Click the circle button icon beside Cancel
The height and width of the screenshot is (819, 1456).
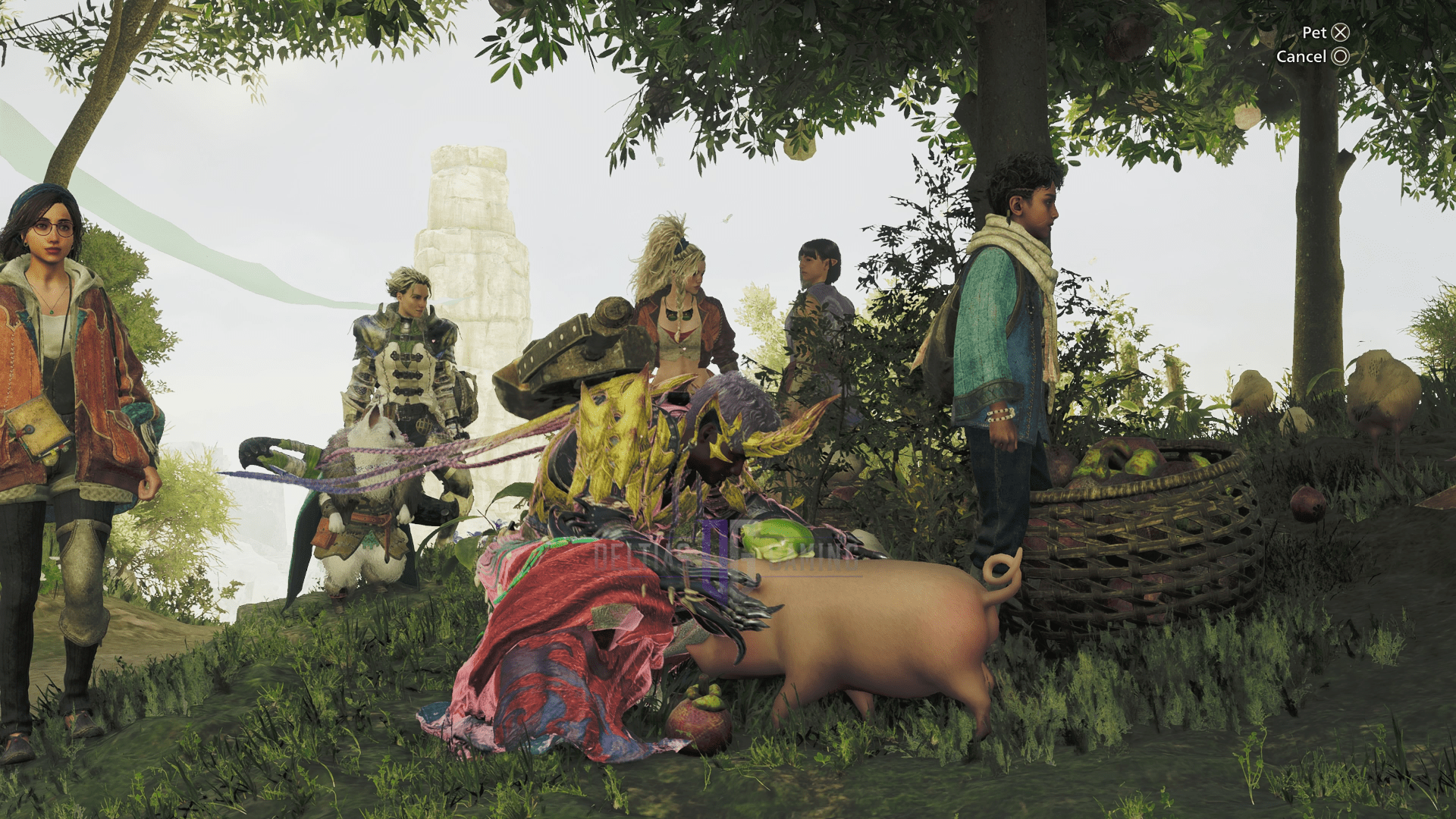[1338, 57]
